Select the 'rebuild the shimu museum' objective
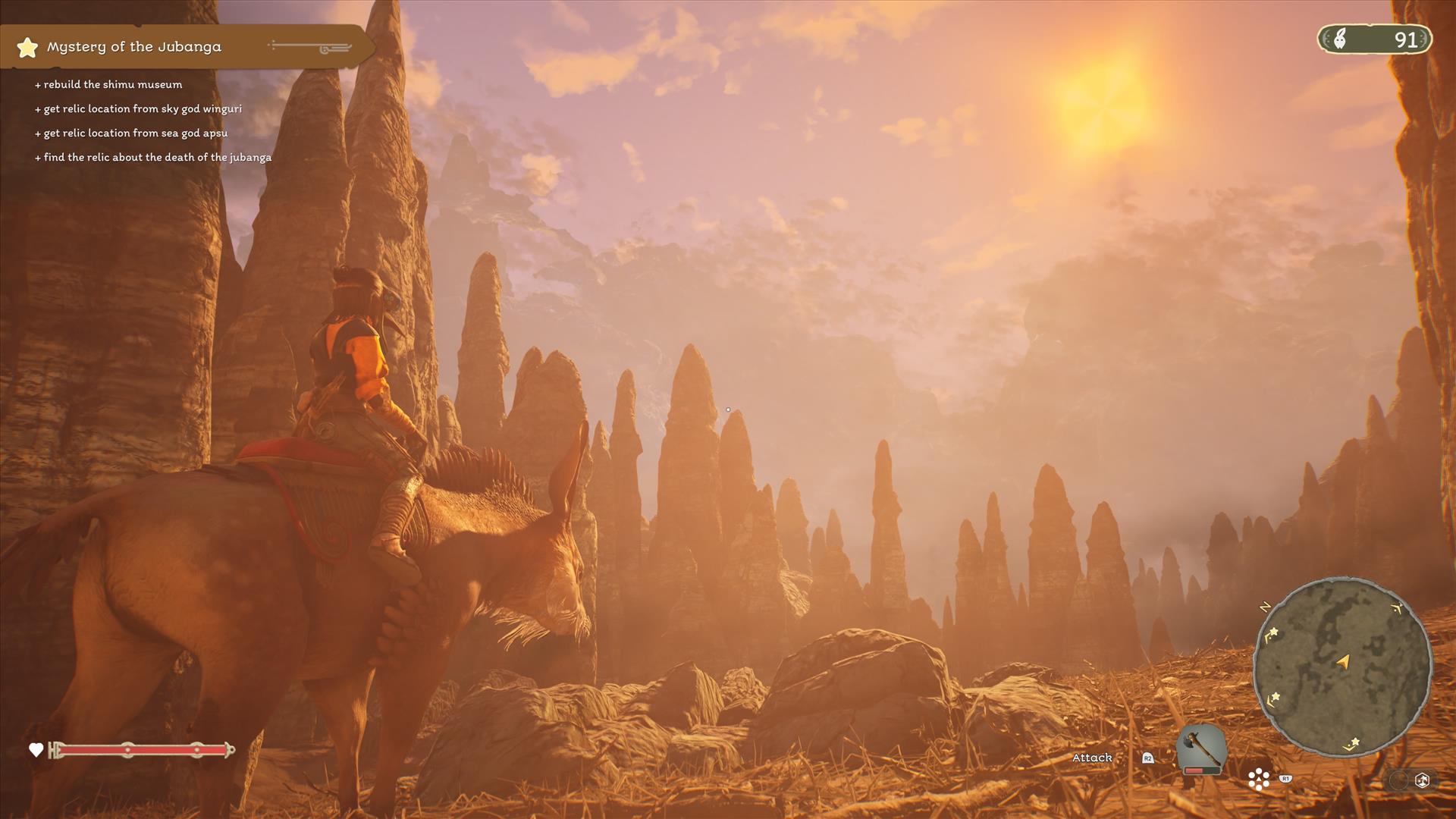 coord(112,84)
